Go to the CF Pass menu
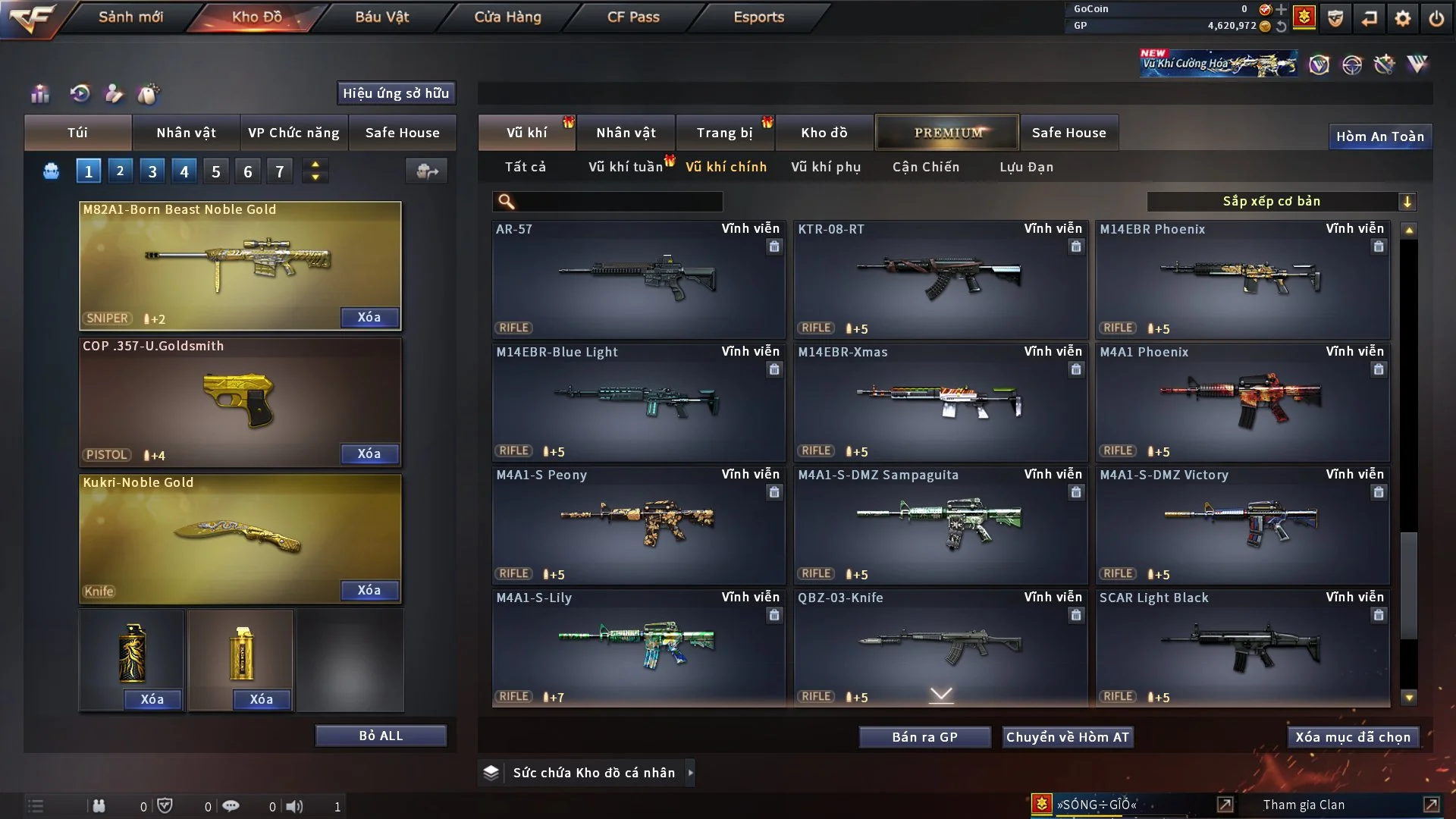The image size is (1456, 819). tap(633, 17)
